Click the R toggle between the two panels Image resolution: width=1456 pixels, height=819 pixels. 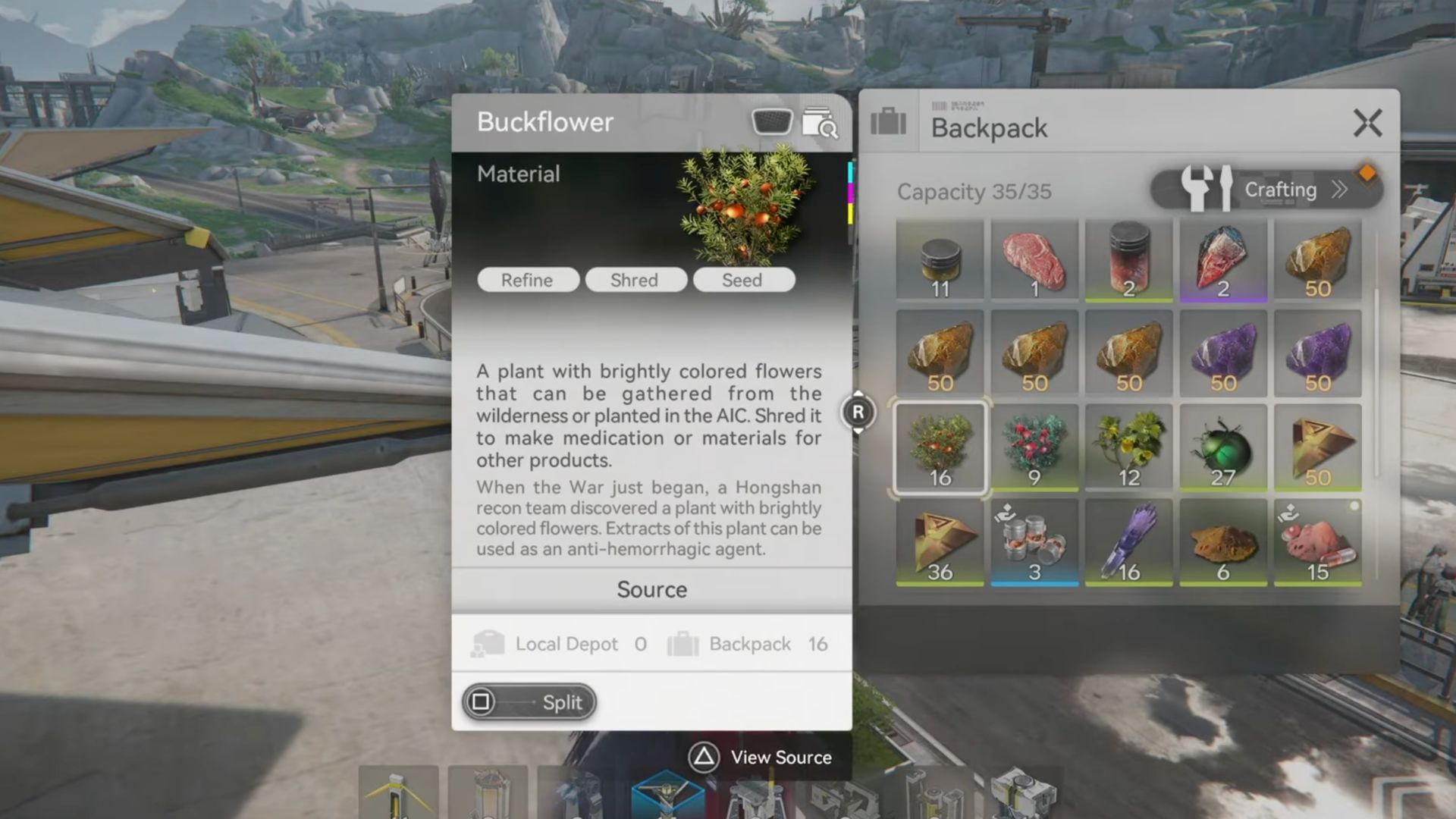(858, 413)
